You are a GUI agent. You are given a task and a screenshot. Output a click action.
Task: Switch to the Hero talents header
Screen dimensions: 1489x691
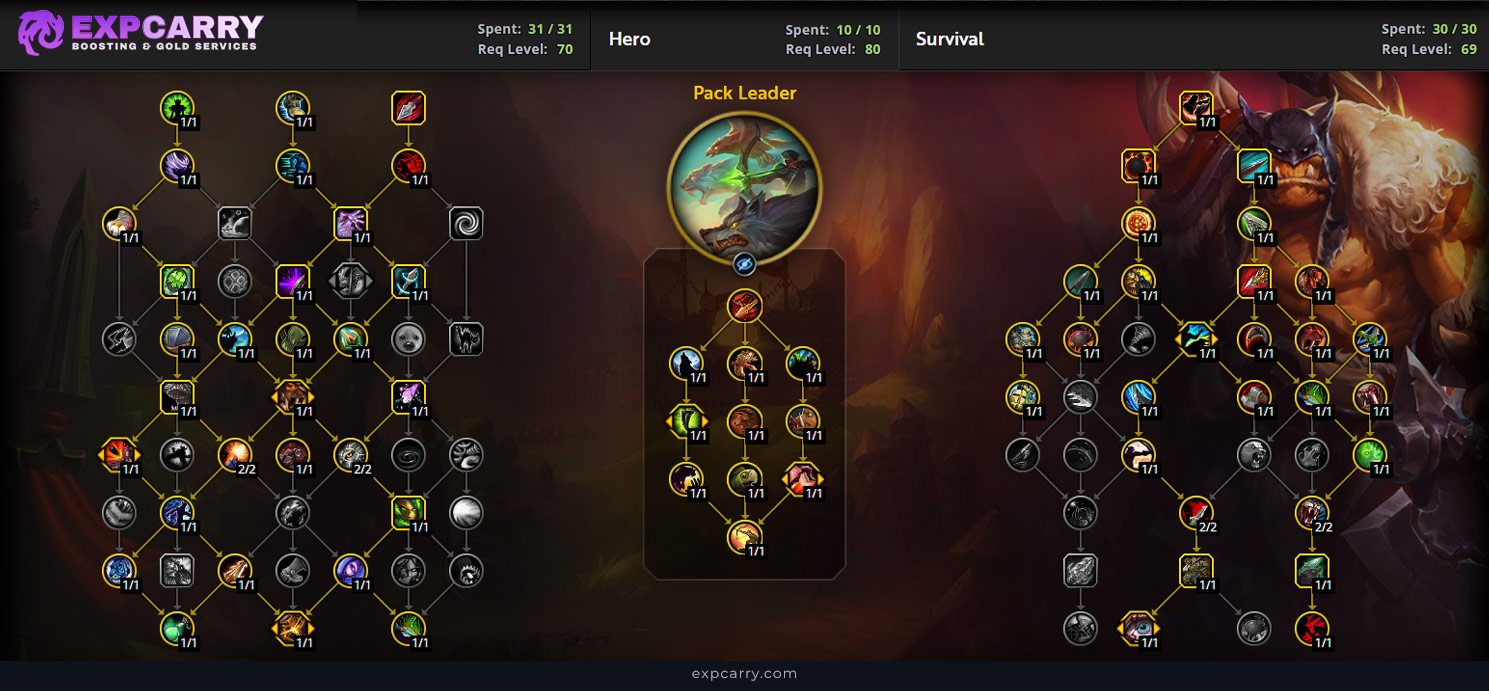pyautogui.click(x=630, y=39)
